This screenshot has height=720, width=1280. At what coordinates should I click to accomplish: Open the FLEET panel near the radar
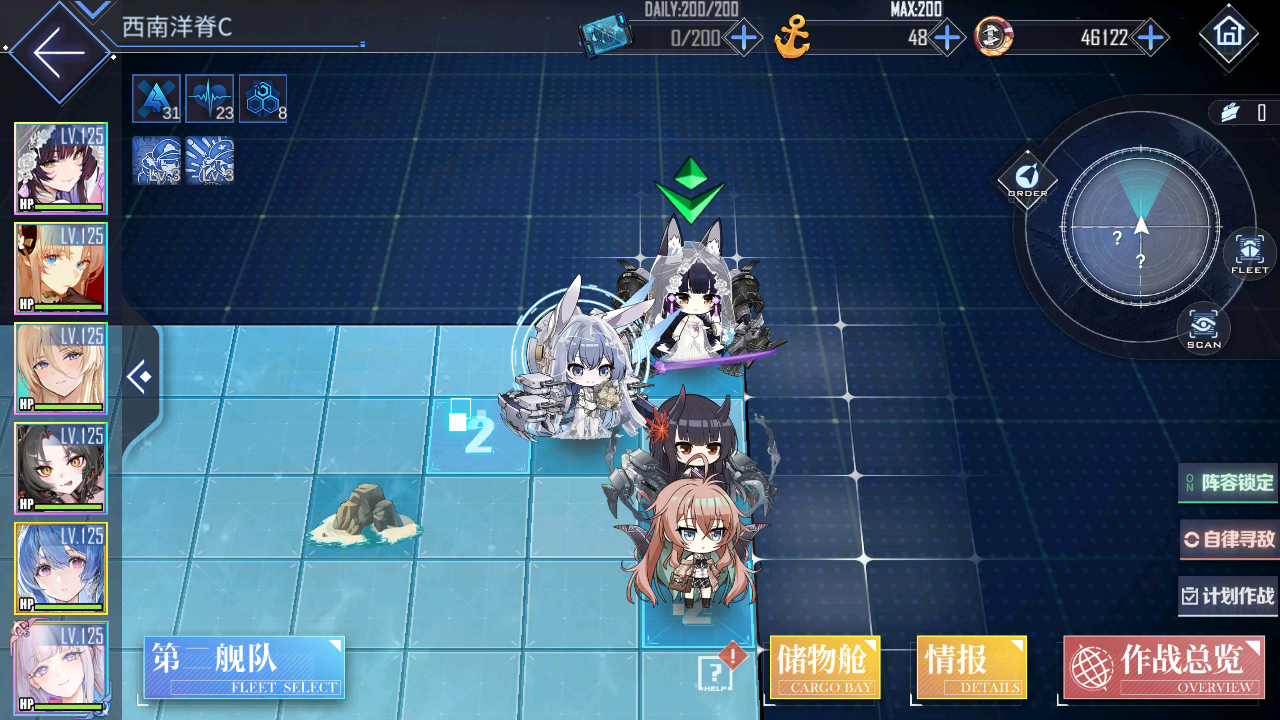click(1249, 253)
